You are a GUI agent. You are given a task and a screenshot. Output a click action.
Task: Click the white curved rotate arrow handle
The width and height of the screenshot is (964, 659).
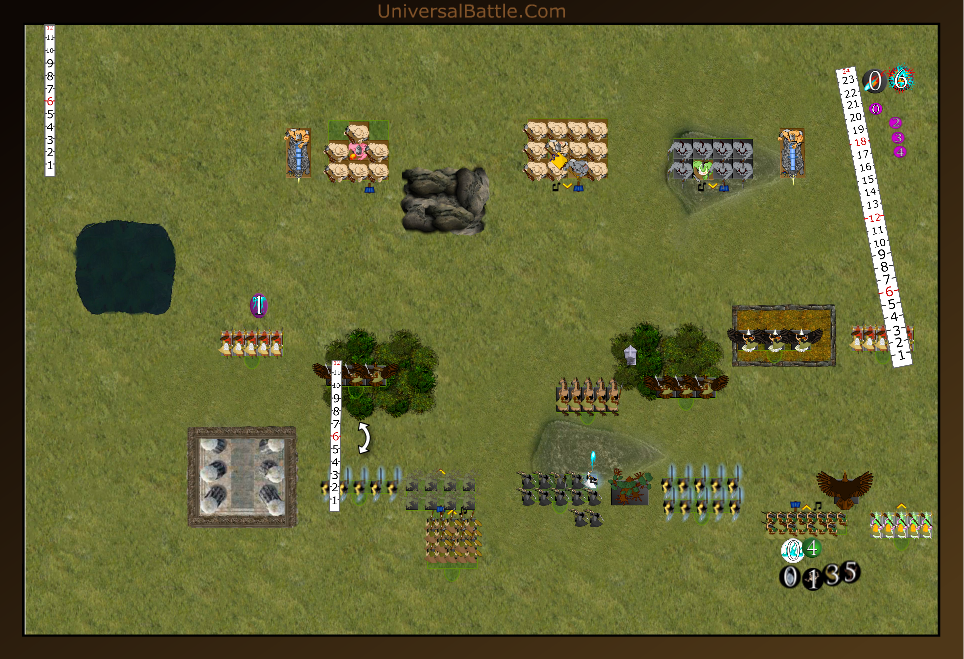(x=365, y=438)
